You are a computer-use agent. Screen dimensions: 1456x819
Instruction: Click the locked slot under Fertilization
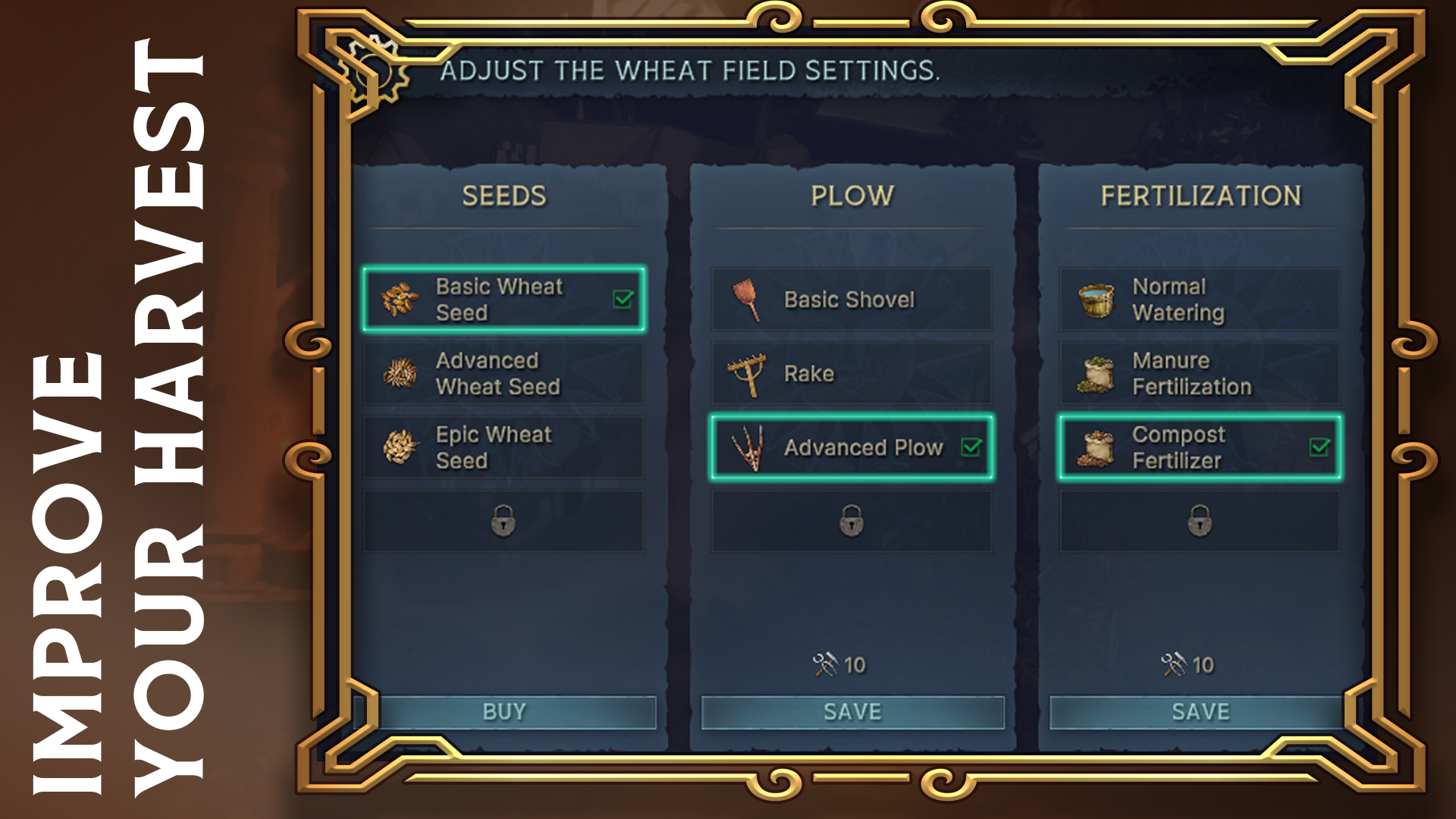(x=1199, y=520)
